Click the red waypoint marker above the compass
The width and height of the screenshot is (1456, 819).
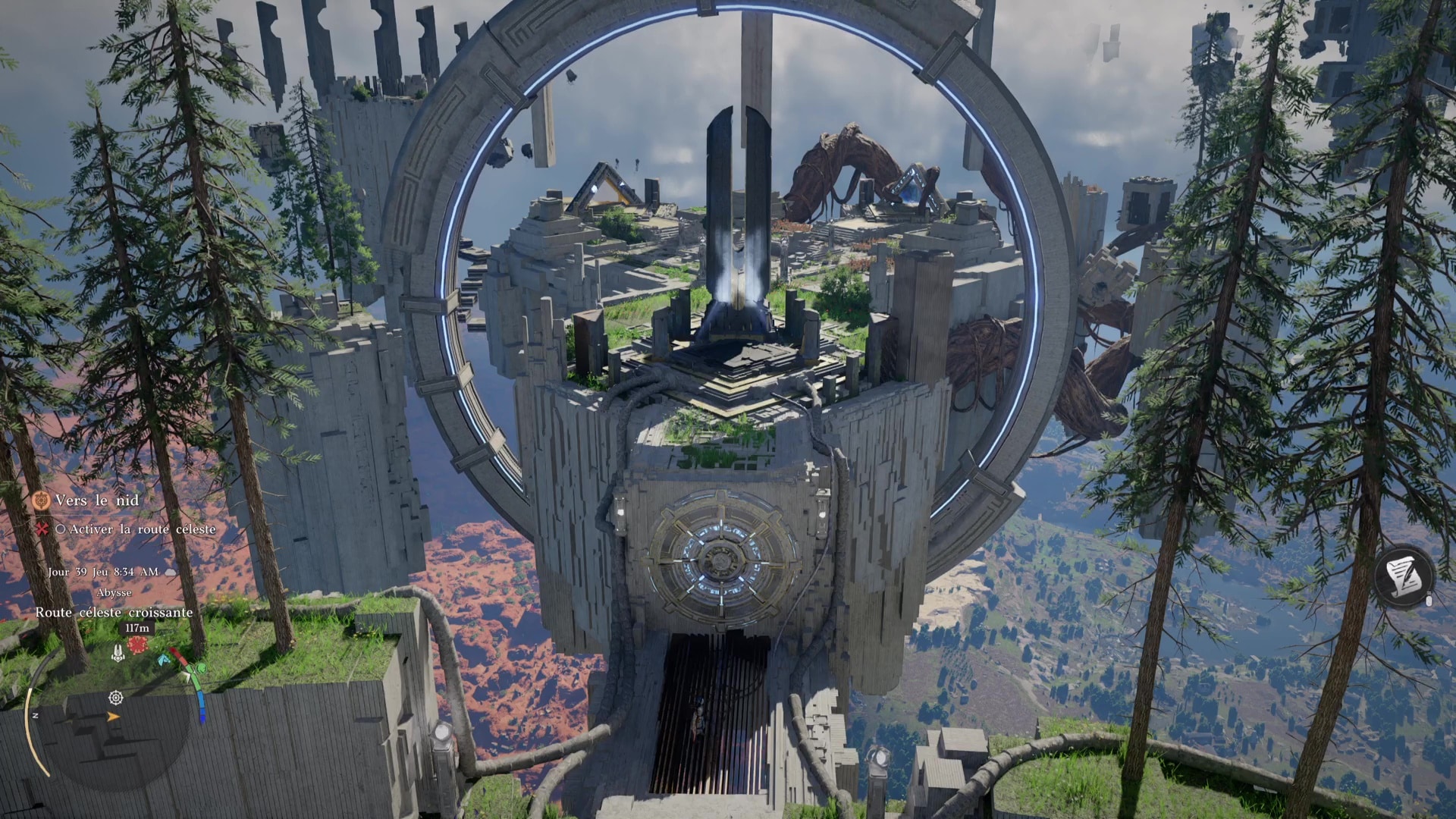coord(137,645)
